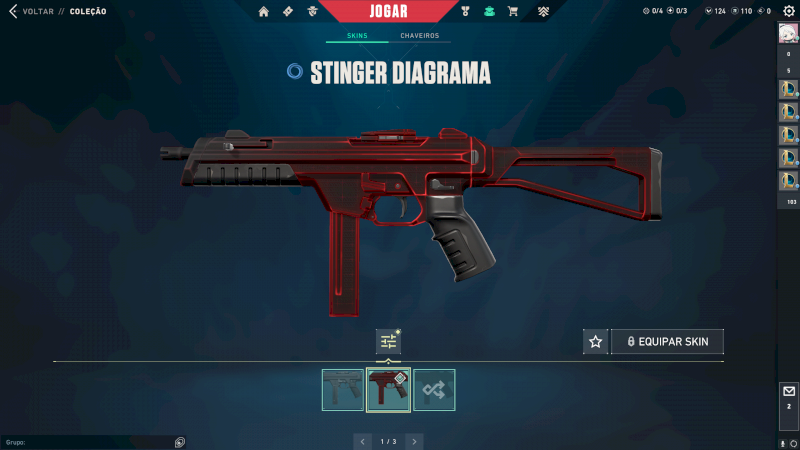Image resolution: width=800 pixels, height=450 pixels.
Task: Equip skin with Equipar Skin button
Action: click(667, 342)
